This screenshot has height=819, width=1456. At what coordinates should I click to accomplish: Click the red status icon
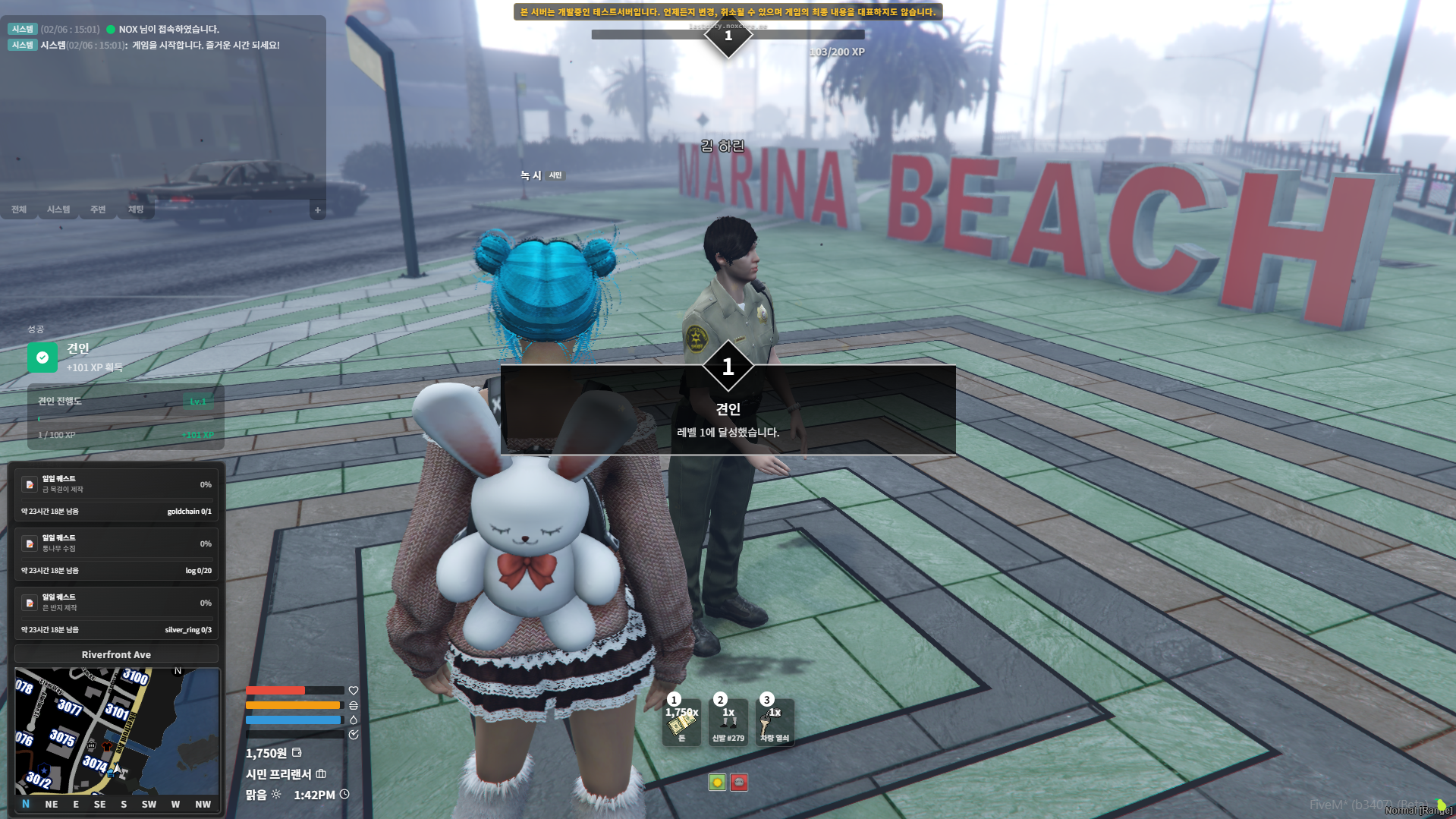click(739, 783)
